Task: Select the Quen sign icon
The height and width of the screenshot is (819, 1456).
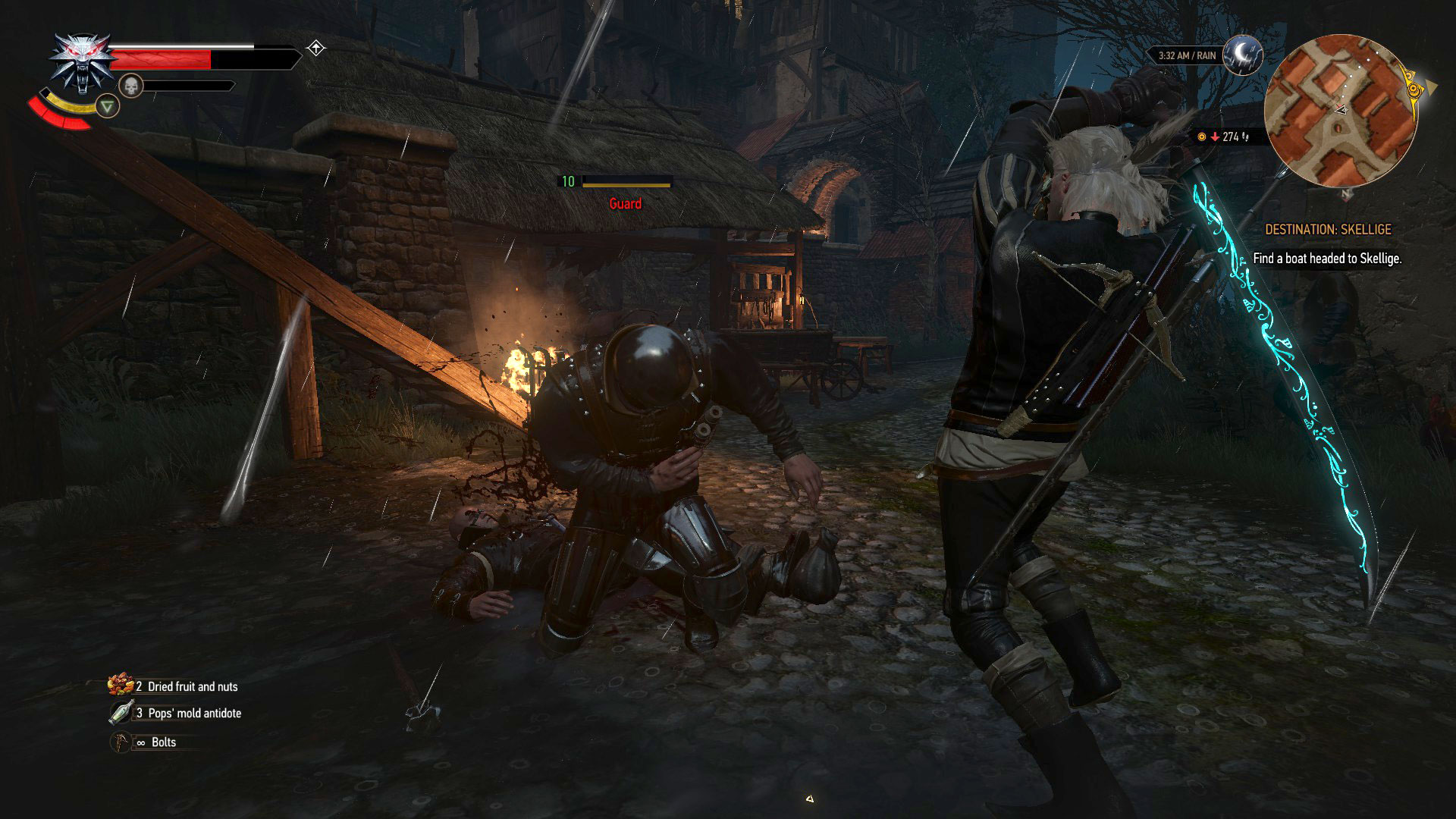Action: [x=108, y=107]
